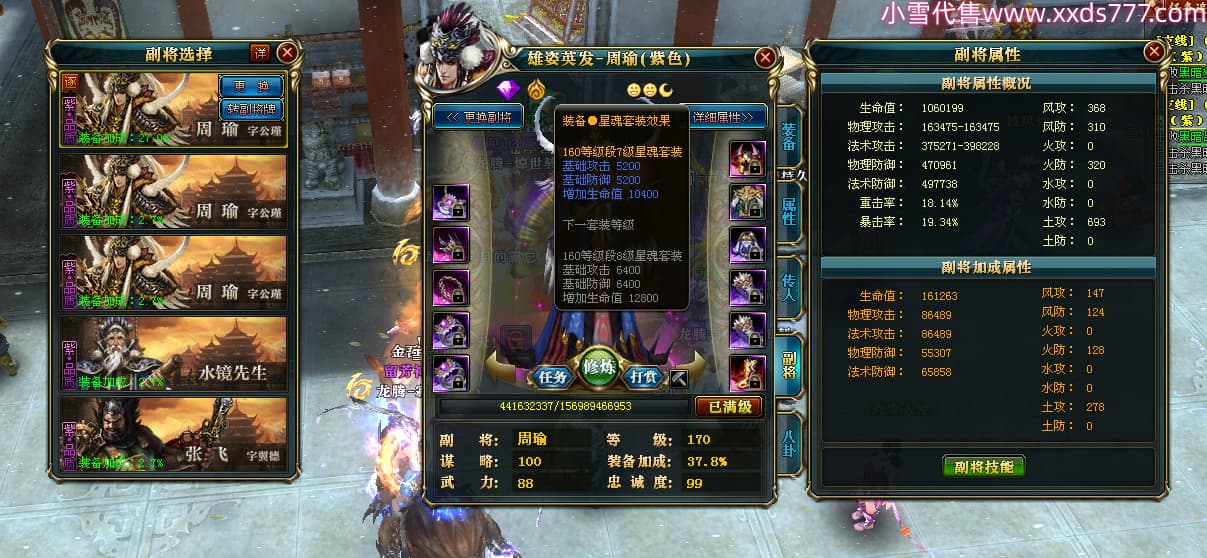Click the 打赏 reward button
This screenshot has height=558, width=1207.
pyautogui.click(x=642, y=377)
